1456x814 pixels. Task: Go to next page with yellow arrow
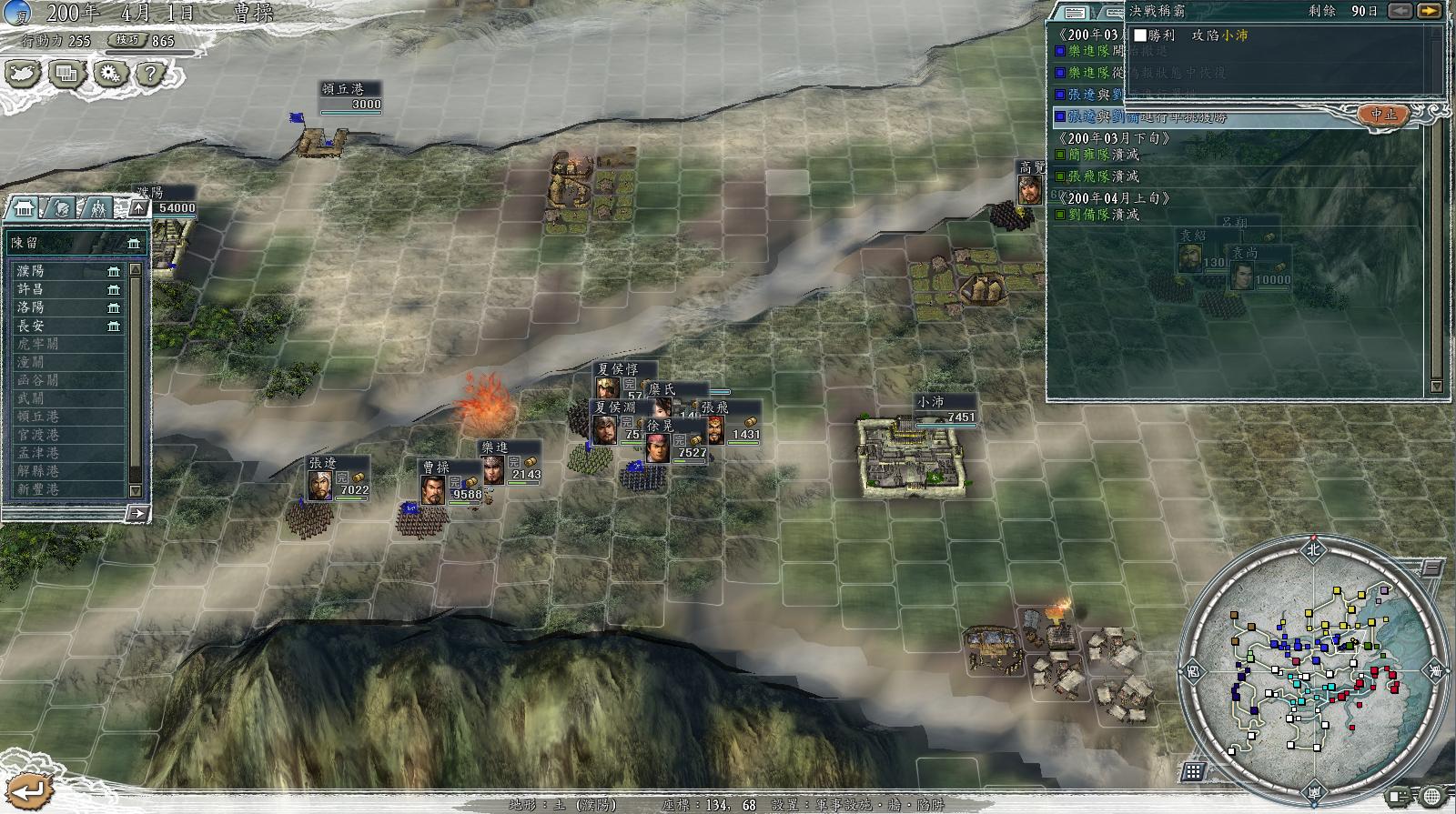[x=1430, y=11]
